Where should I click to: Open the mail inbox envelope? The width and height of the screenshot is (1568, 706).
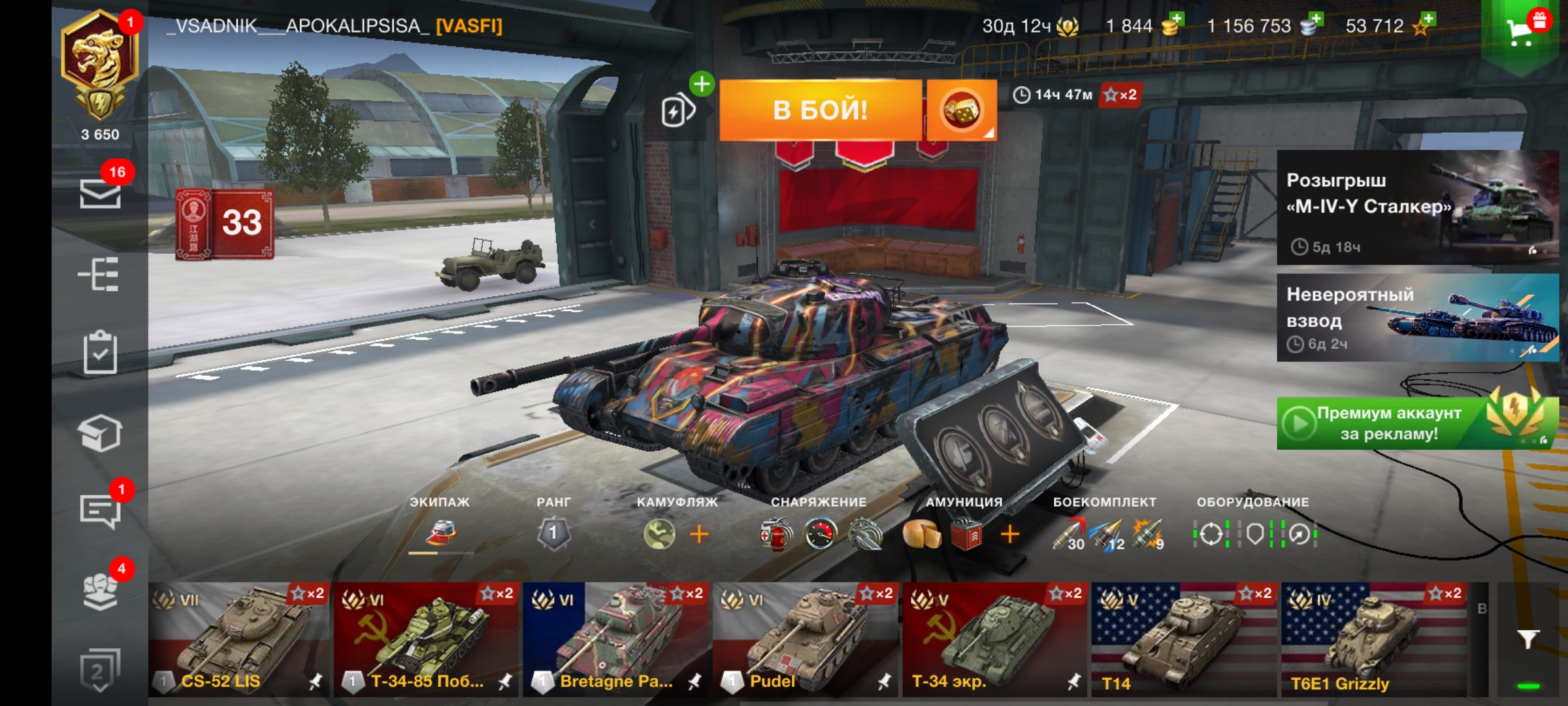tap(100, 193)
